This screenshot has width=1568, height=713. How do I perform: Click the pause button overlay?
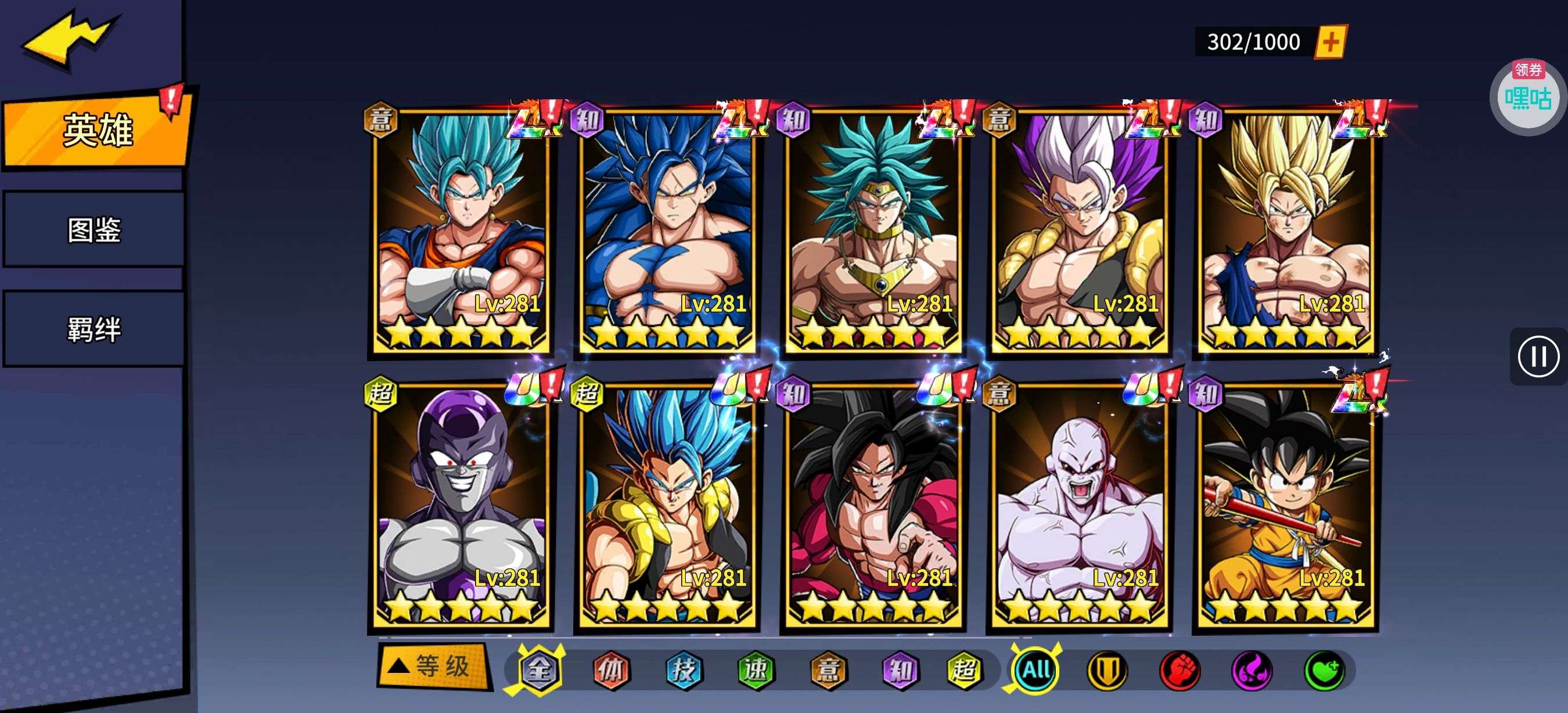(1538, 356)
